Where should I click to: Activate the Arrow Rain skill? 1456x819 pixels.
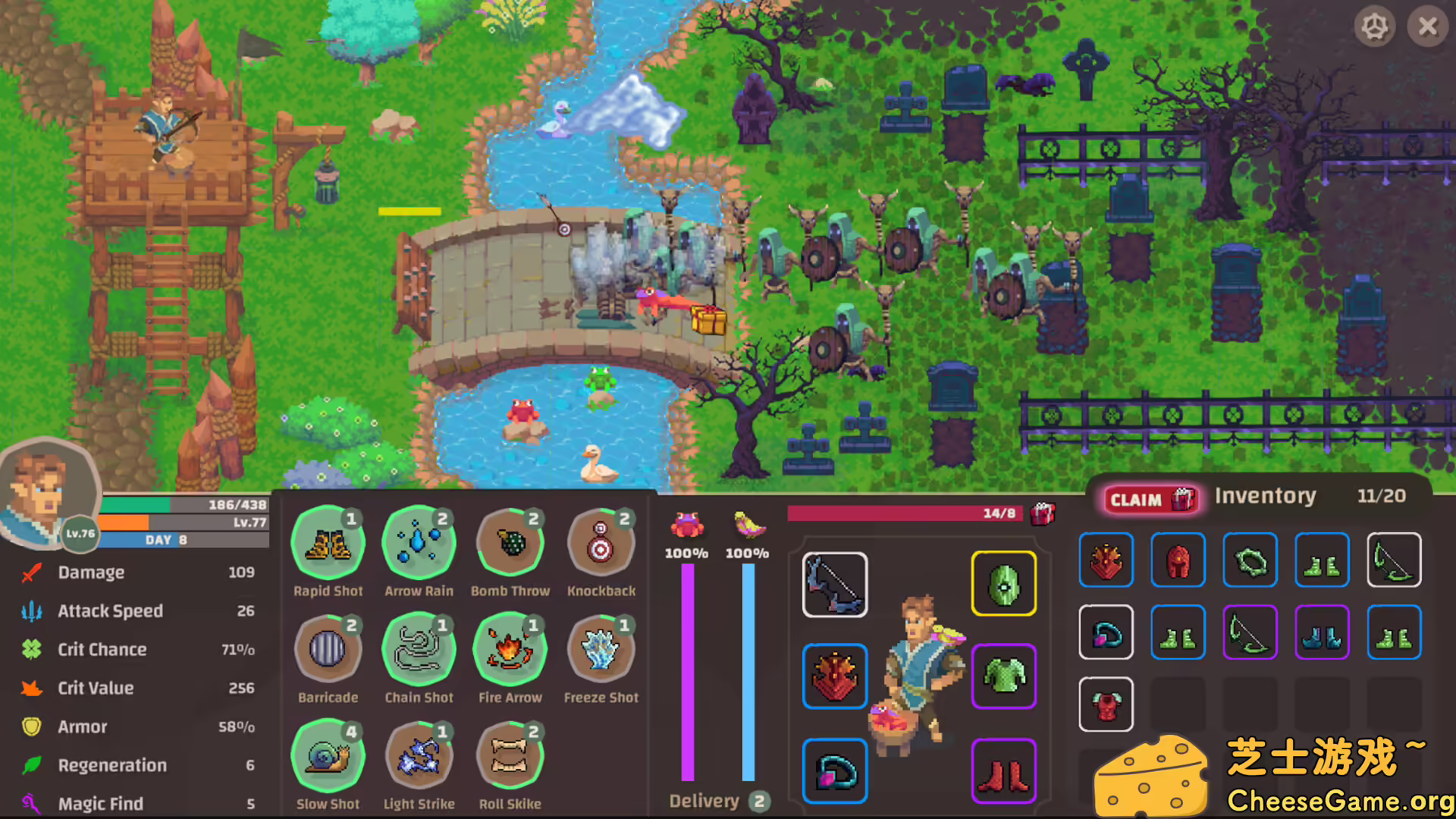419,541
